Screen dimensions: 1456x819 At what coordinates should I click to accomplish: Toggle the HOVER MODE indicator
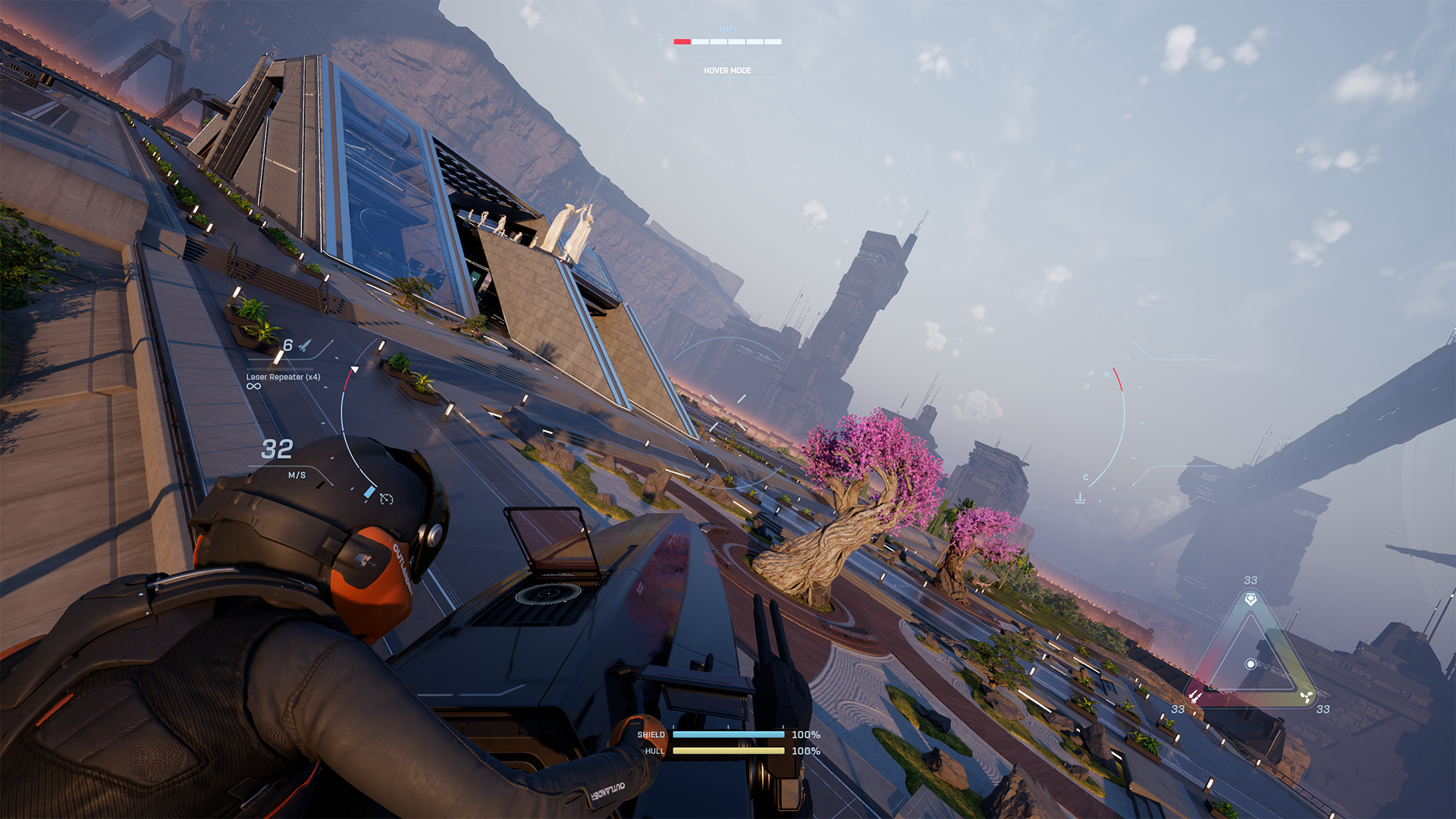pos(726,71)
